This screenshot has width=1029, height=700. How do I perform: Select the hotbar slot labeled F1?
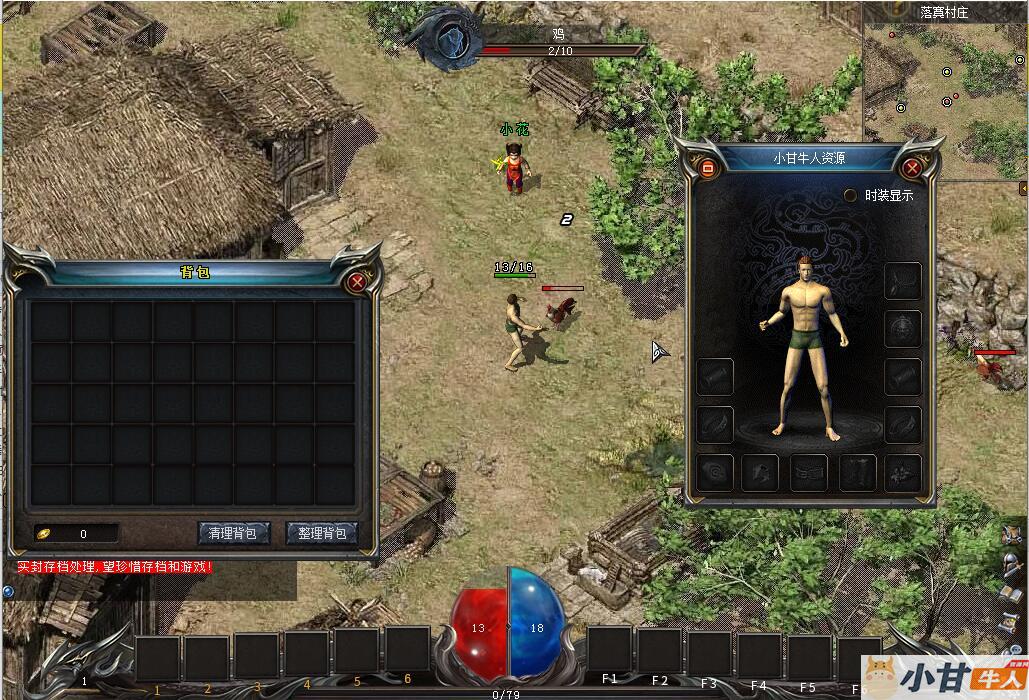click(x=609, y=651)
